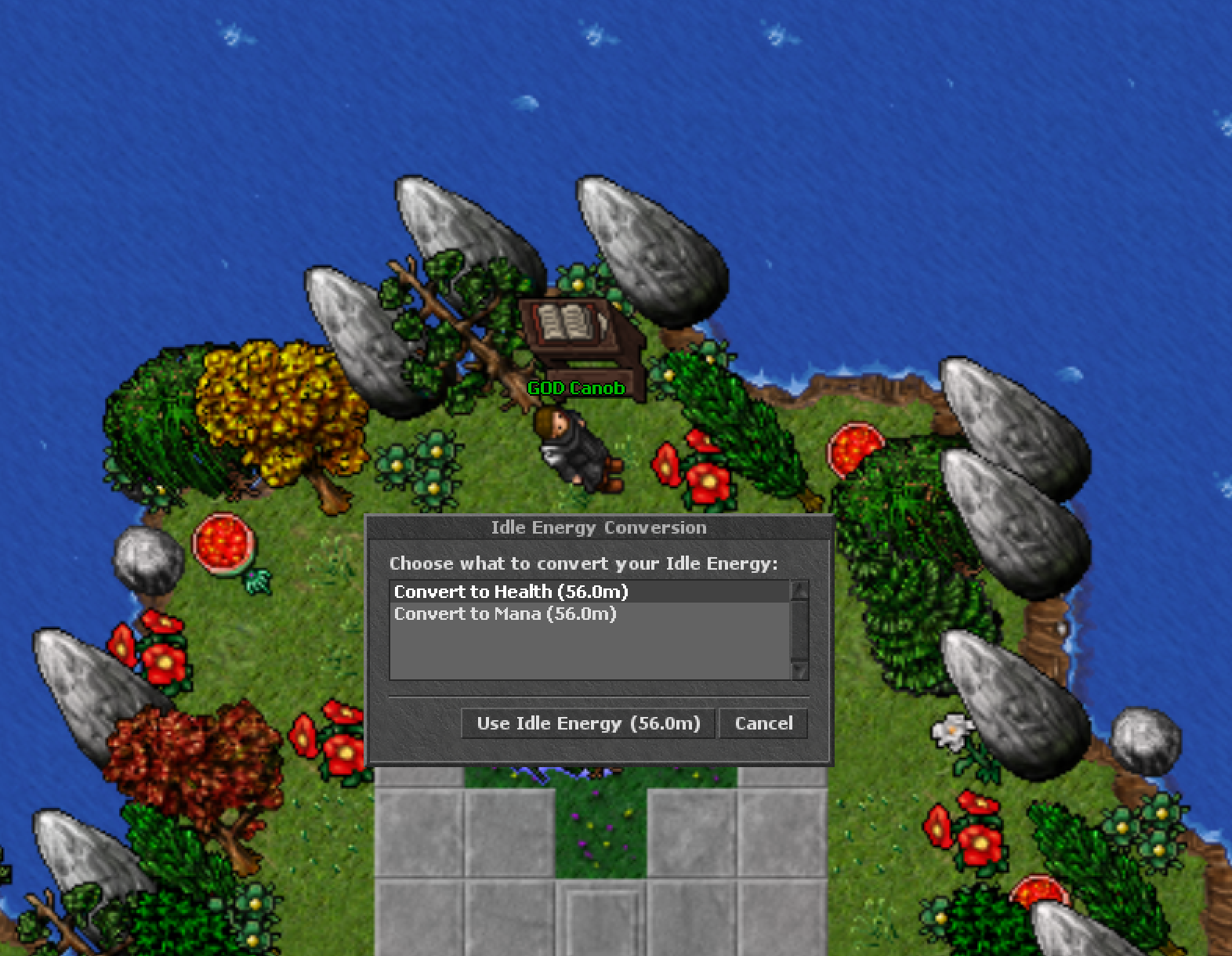This screenshot has height=956, width=1232.
Task: Click the white flower near the right boulder
Action: point(952,729)
